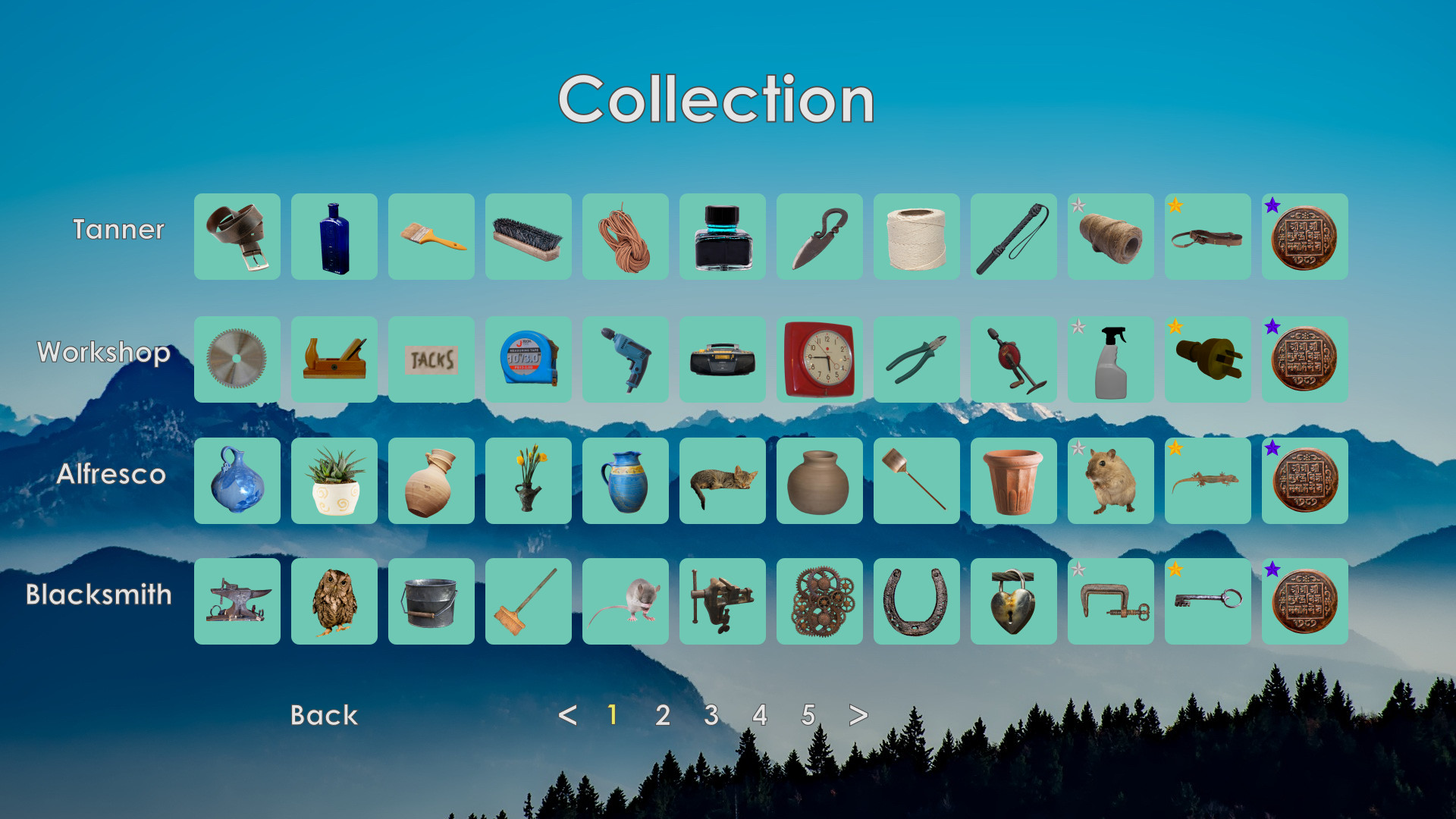The width and height of the screenshot is (1456, 819).
Task: Select the hamster item in Alfresco row
Action: point(1110,481)
